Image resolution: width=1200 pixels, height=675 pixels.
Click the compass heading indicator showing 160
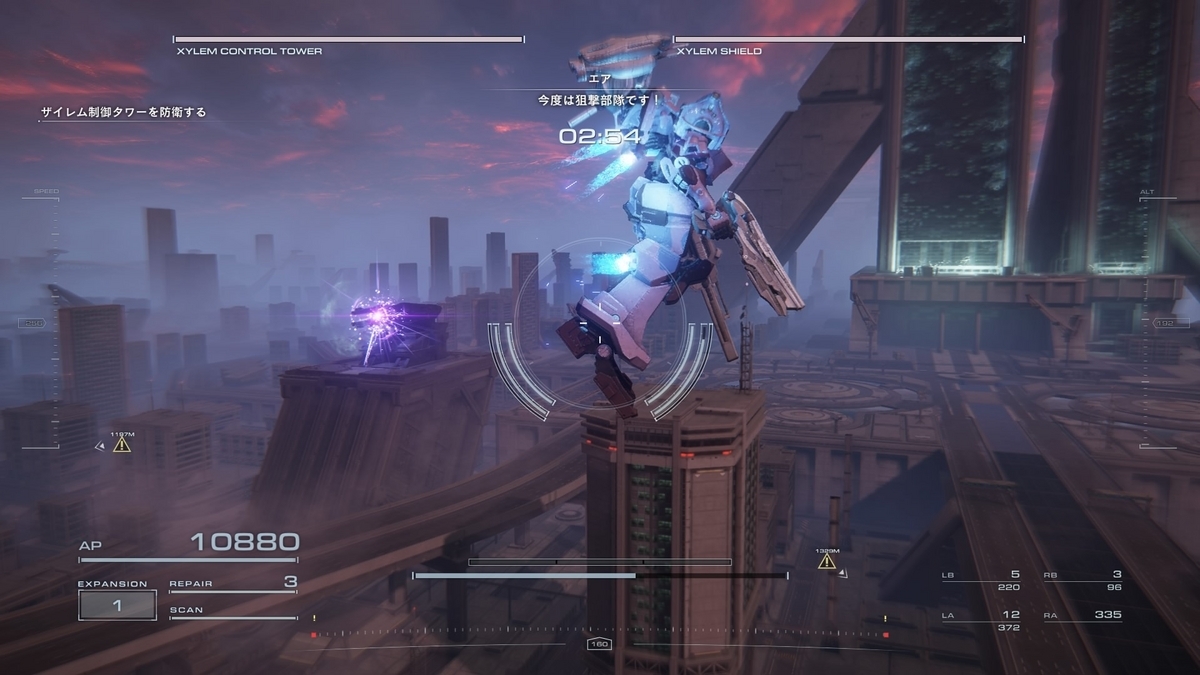pos(599,645)
